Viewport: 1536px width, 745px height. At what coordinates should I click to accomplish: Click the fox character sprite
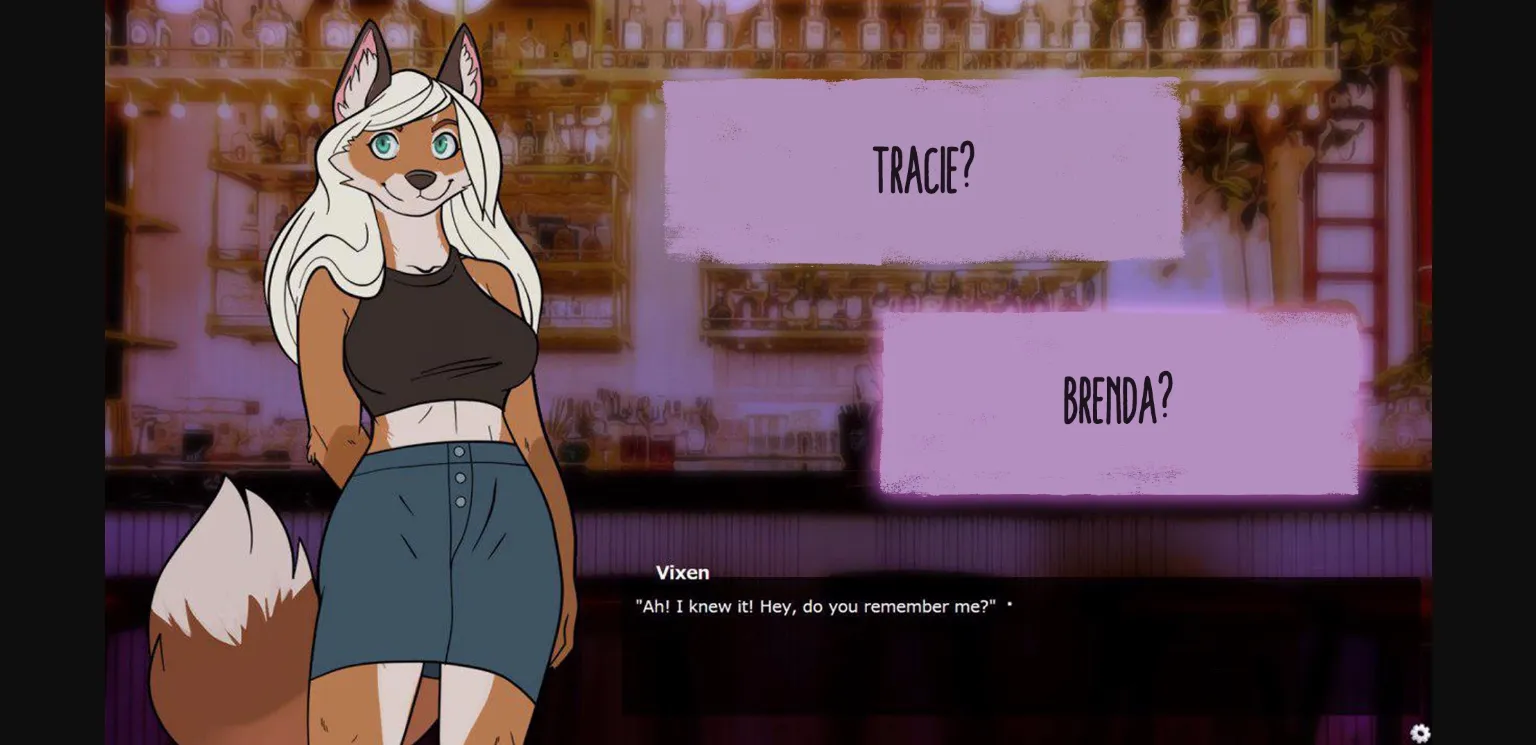click(x=420, y=350)
